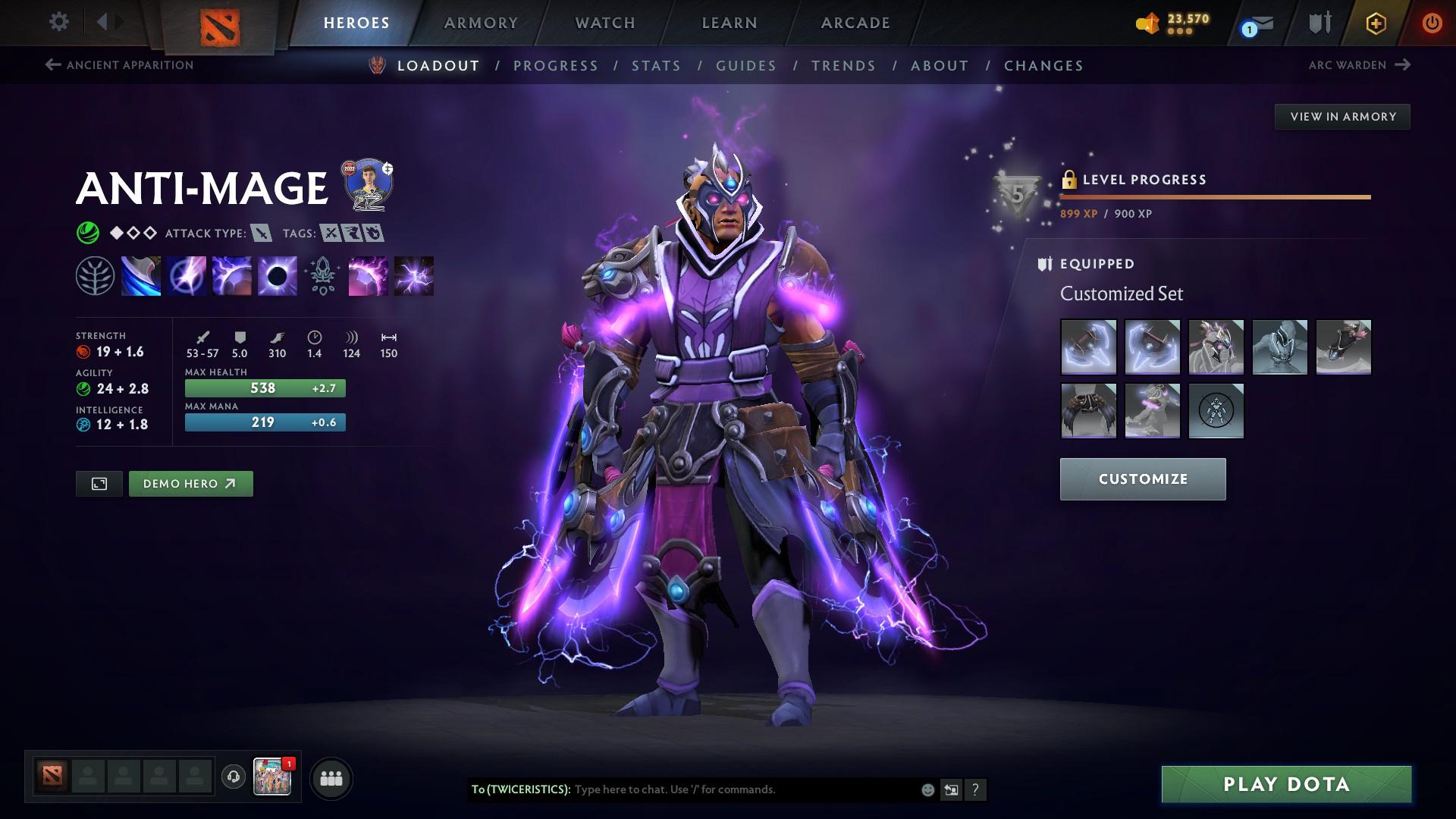Toggle the hero preview window beside Demo Hero

click(x=98, y=483)
